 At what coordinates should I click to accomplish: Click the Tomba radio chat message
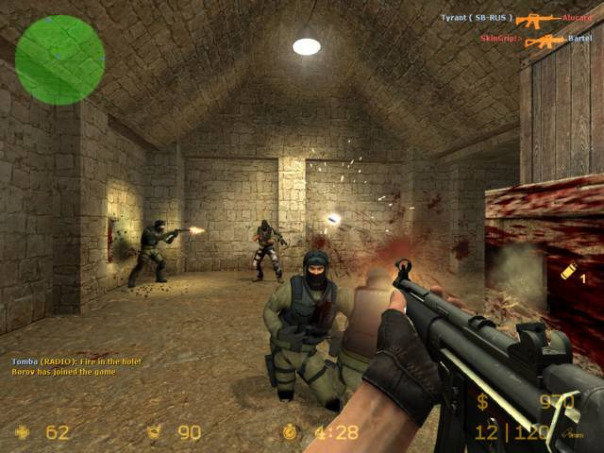coord(78,361)
